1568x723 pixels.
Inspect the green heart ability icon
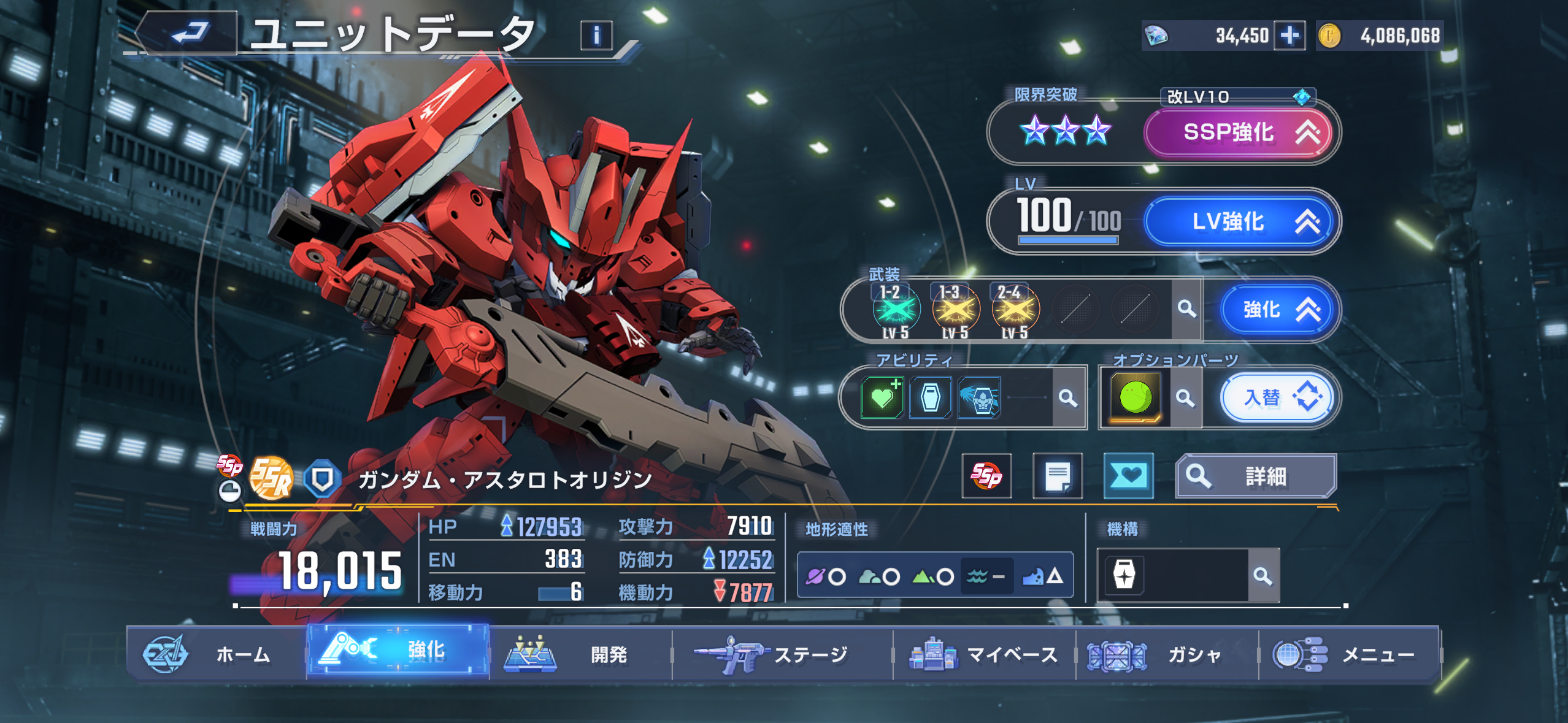coord(882,398)
